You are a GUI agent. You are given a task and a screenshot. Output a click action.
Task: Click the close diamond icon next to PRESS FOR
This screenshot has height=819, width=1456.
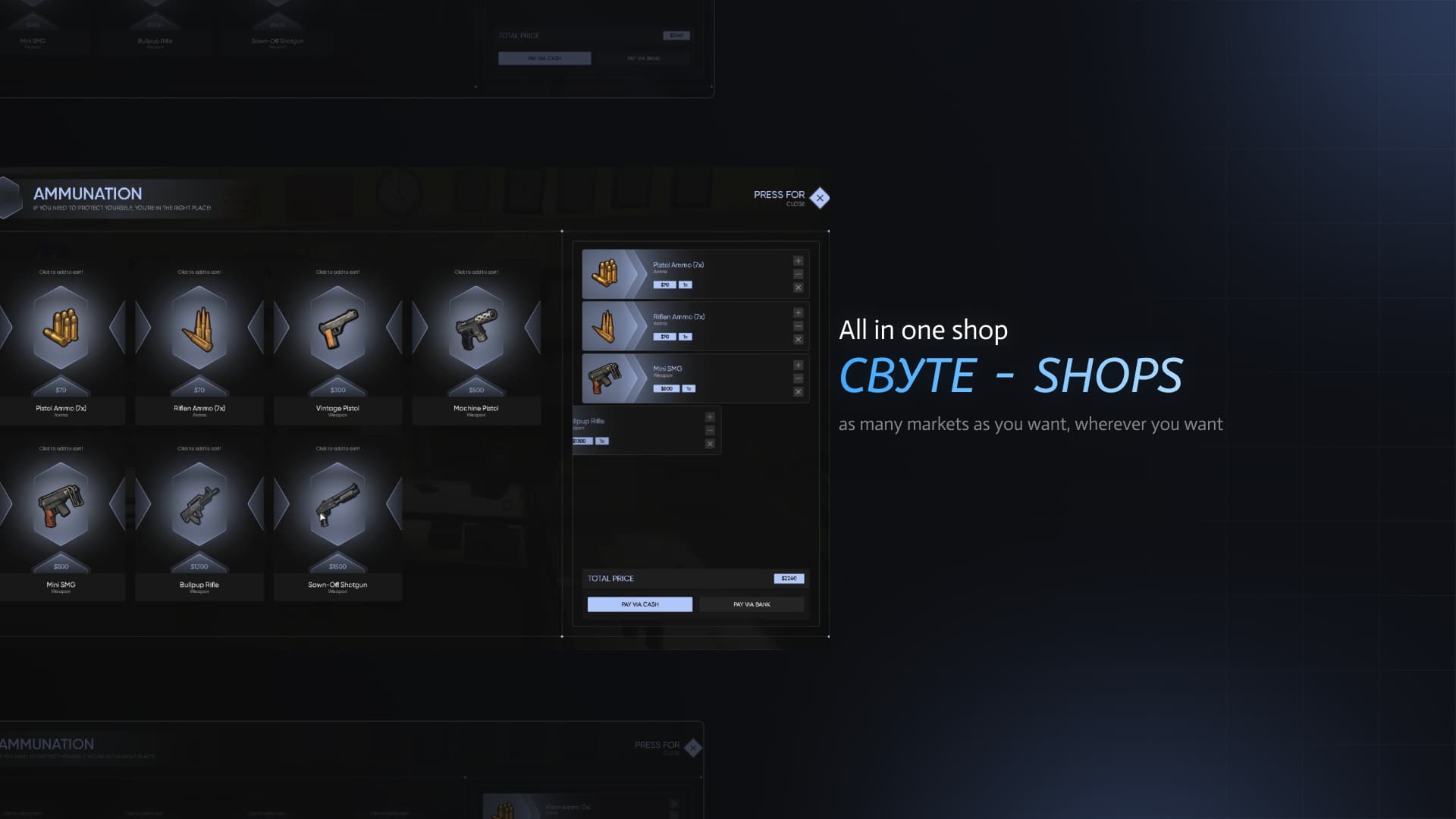click(819, 197)
